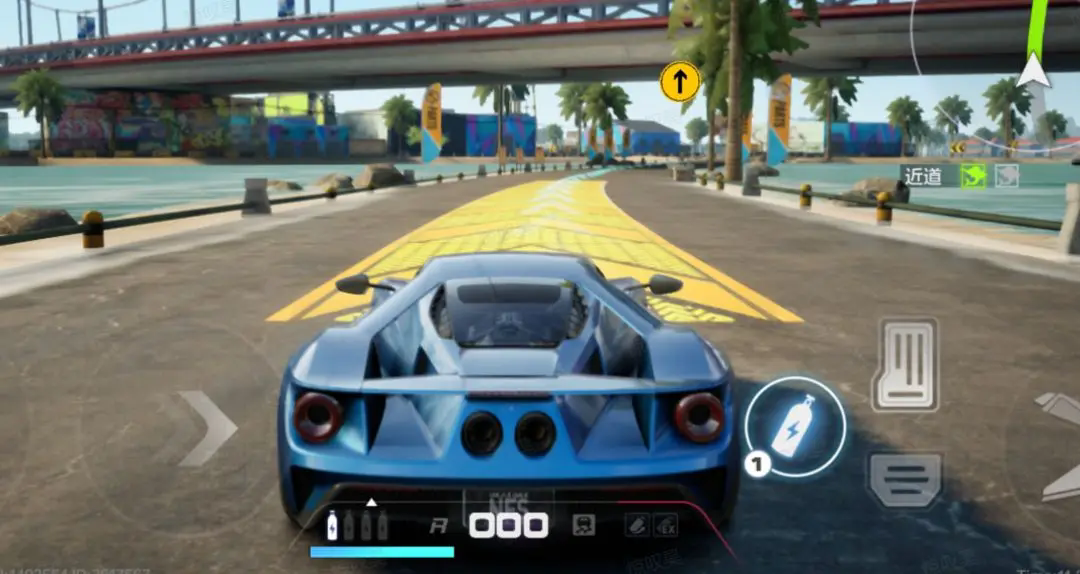
Task: Activate the nitro boost bottle button
Action: tap(795, 427)
